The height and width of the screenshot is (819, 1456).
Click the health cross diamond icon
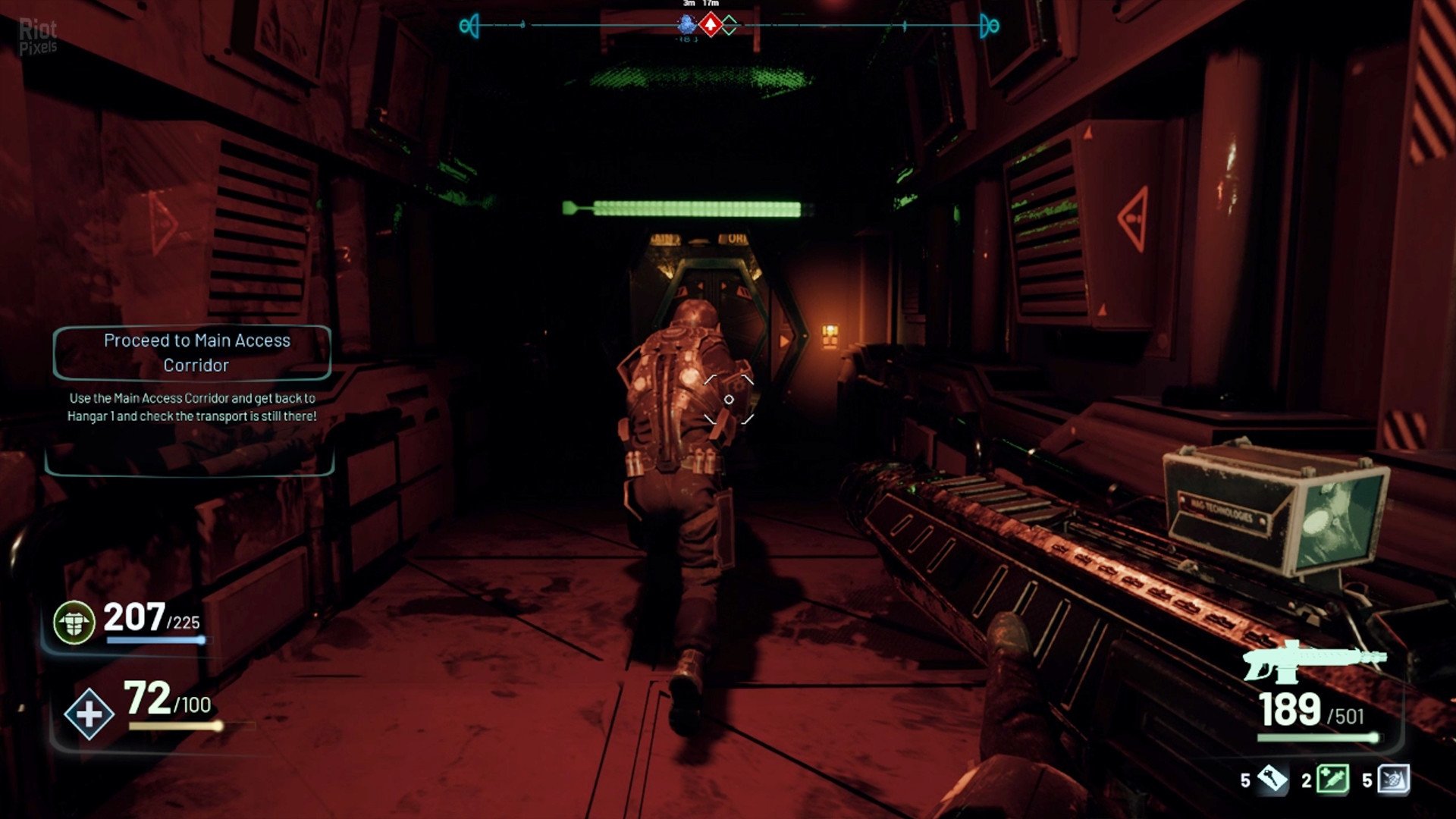coord(89,714)
